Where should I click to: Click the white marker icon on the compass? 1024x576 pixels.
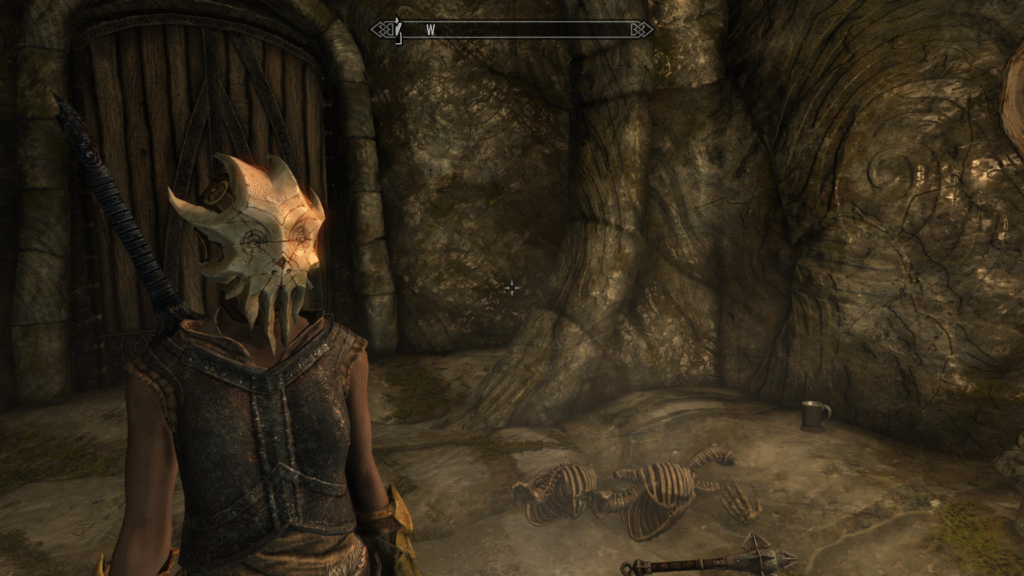tap(397, 30)
